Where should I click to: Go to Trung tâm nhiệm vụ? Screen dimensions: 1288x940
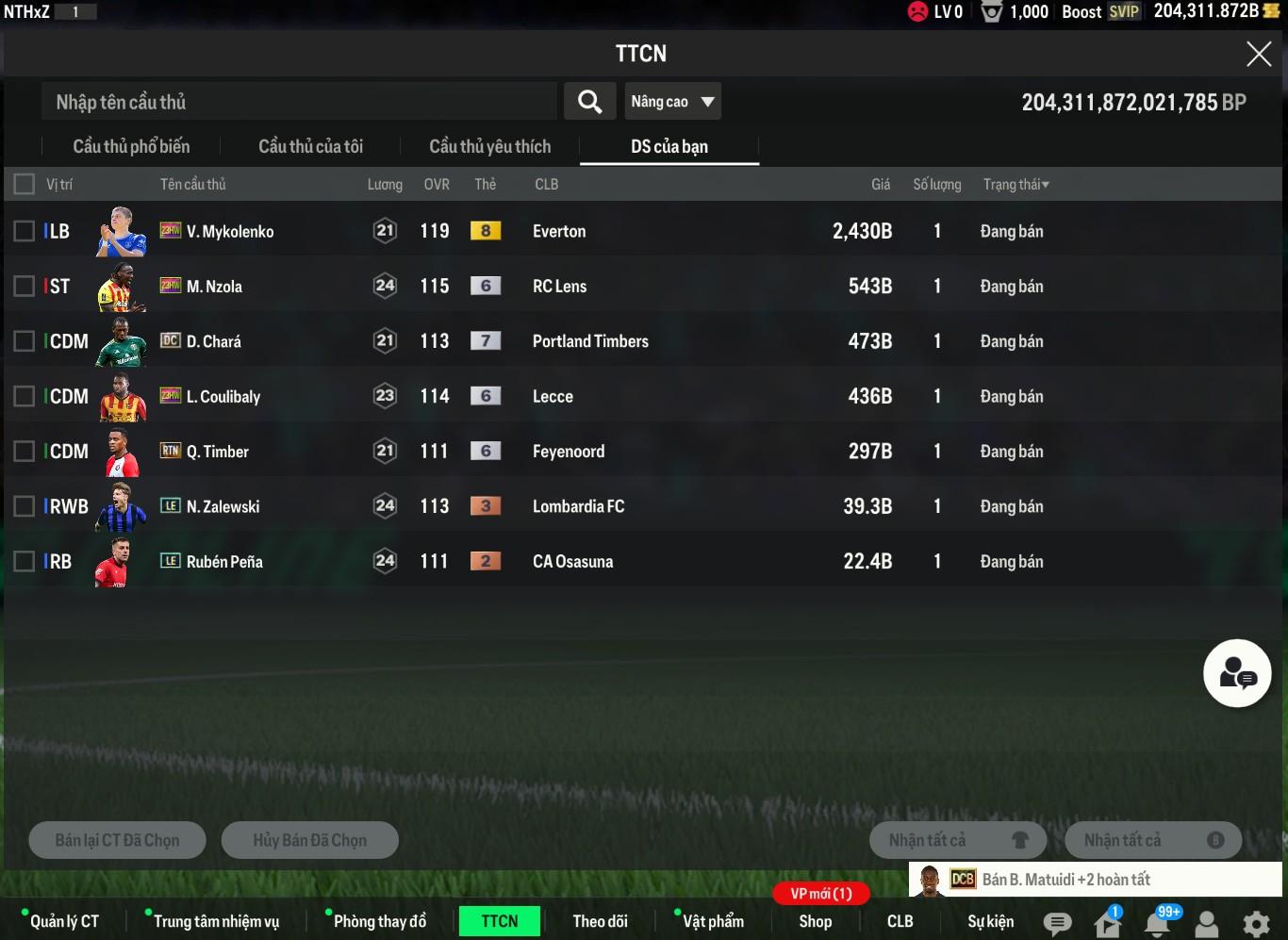[216, 921]
